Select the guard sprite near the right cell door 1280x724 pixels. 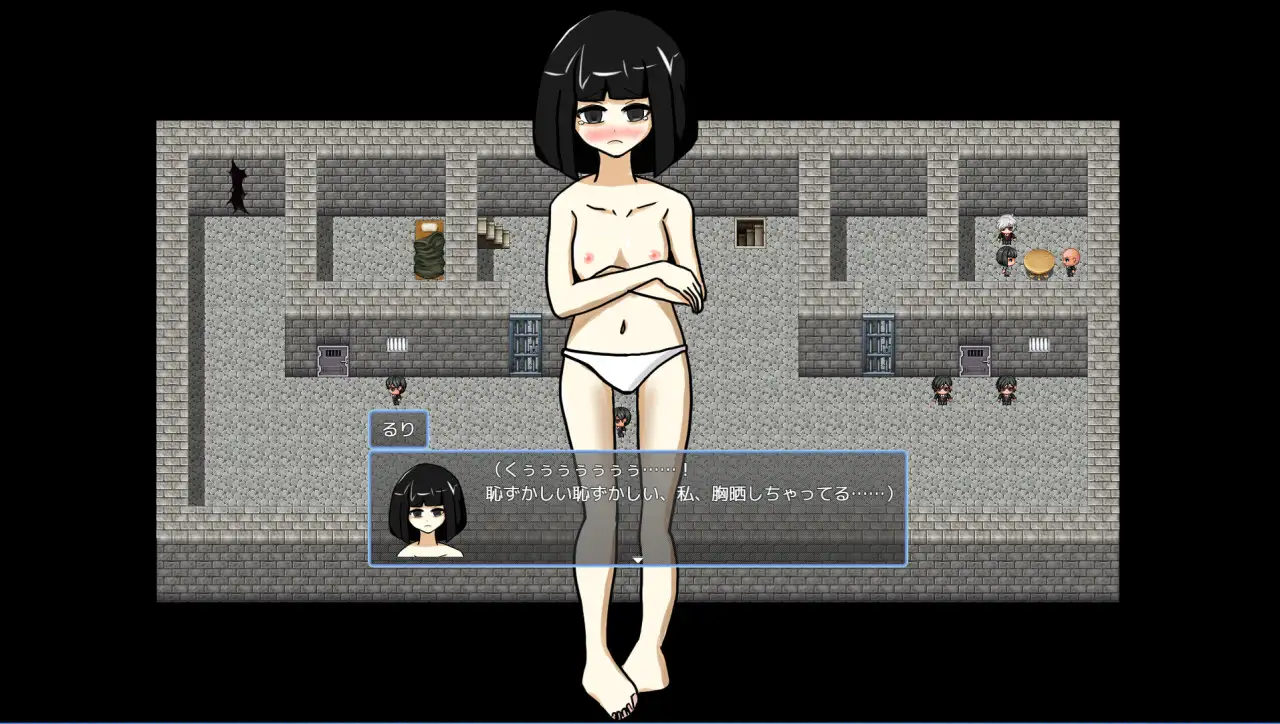click(942, 392)
